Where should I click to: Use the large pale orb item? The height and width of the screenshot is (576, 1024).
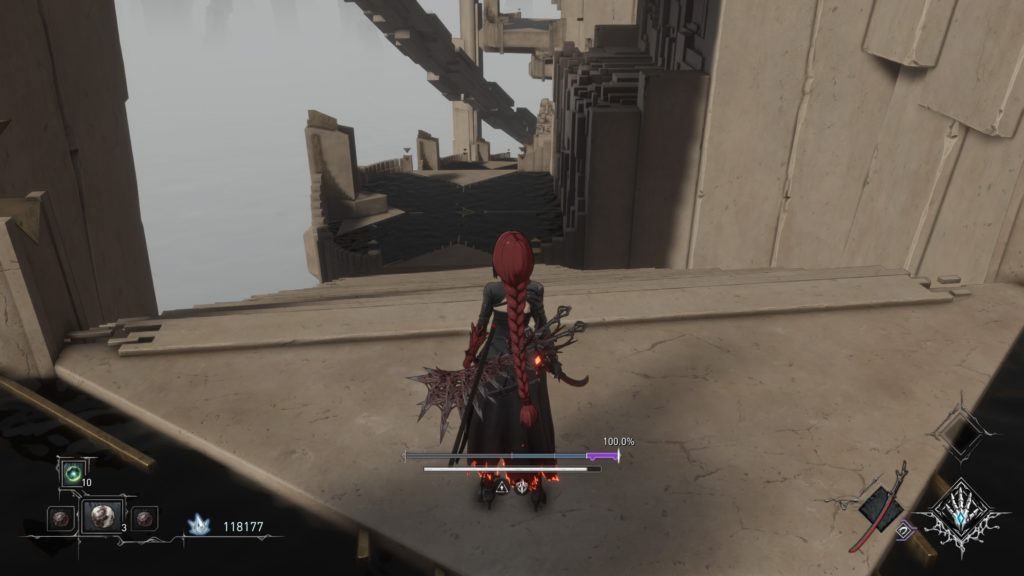(x=102, y=517)
